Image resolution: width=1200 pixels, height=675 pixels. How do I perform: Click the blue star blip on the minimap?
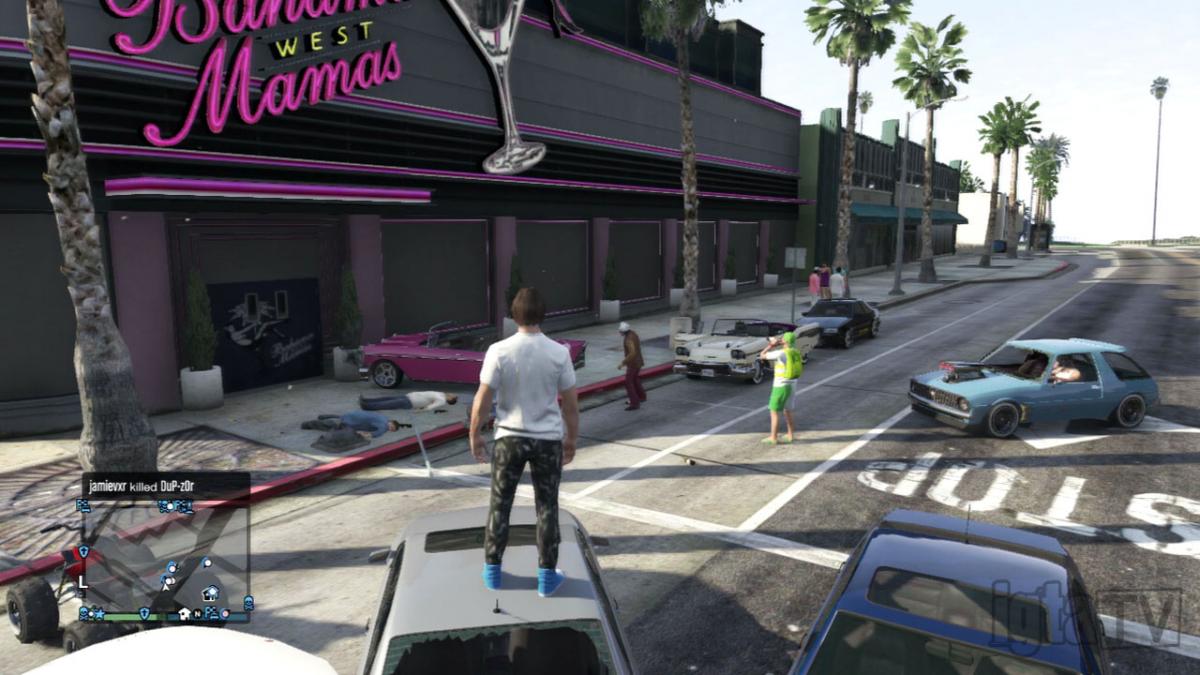(x=100, y=614)
